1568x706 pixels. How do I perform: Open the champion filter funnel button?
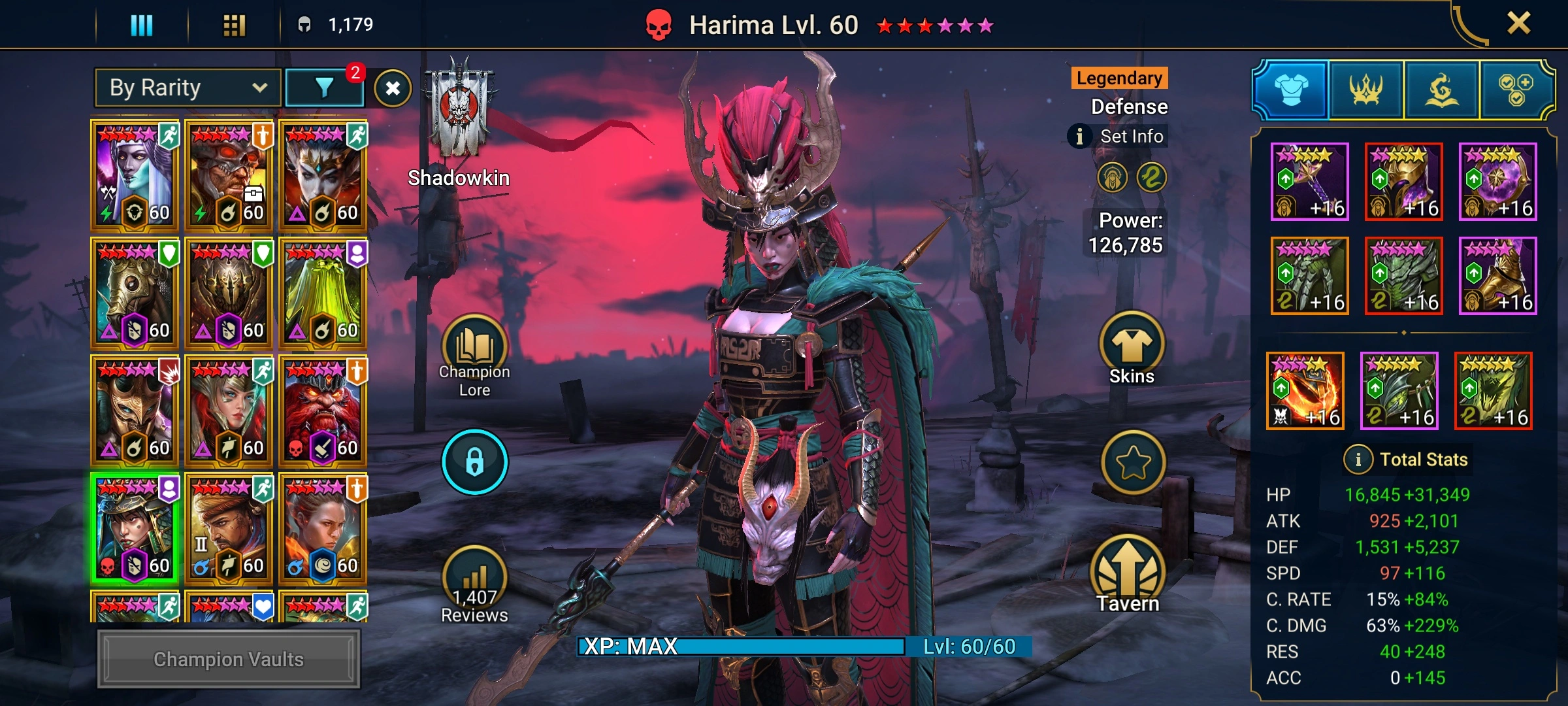pos(325,88)
